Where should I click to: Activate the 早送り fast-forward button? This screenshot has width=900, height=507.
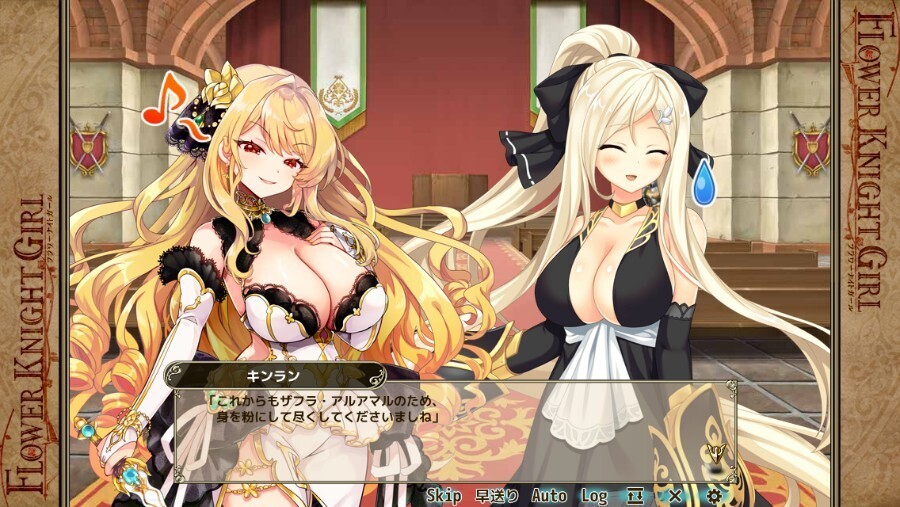[496, 495]
